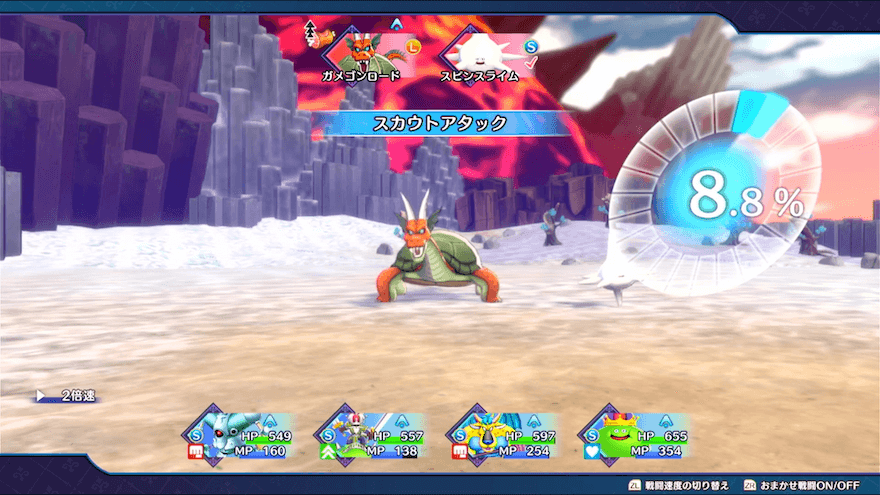The height and width of the screenshot is (495, 880).
Task: Click the meat item icon beside ガメゴンロード
Action: [x=323, y=38]
